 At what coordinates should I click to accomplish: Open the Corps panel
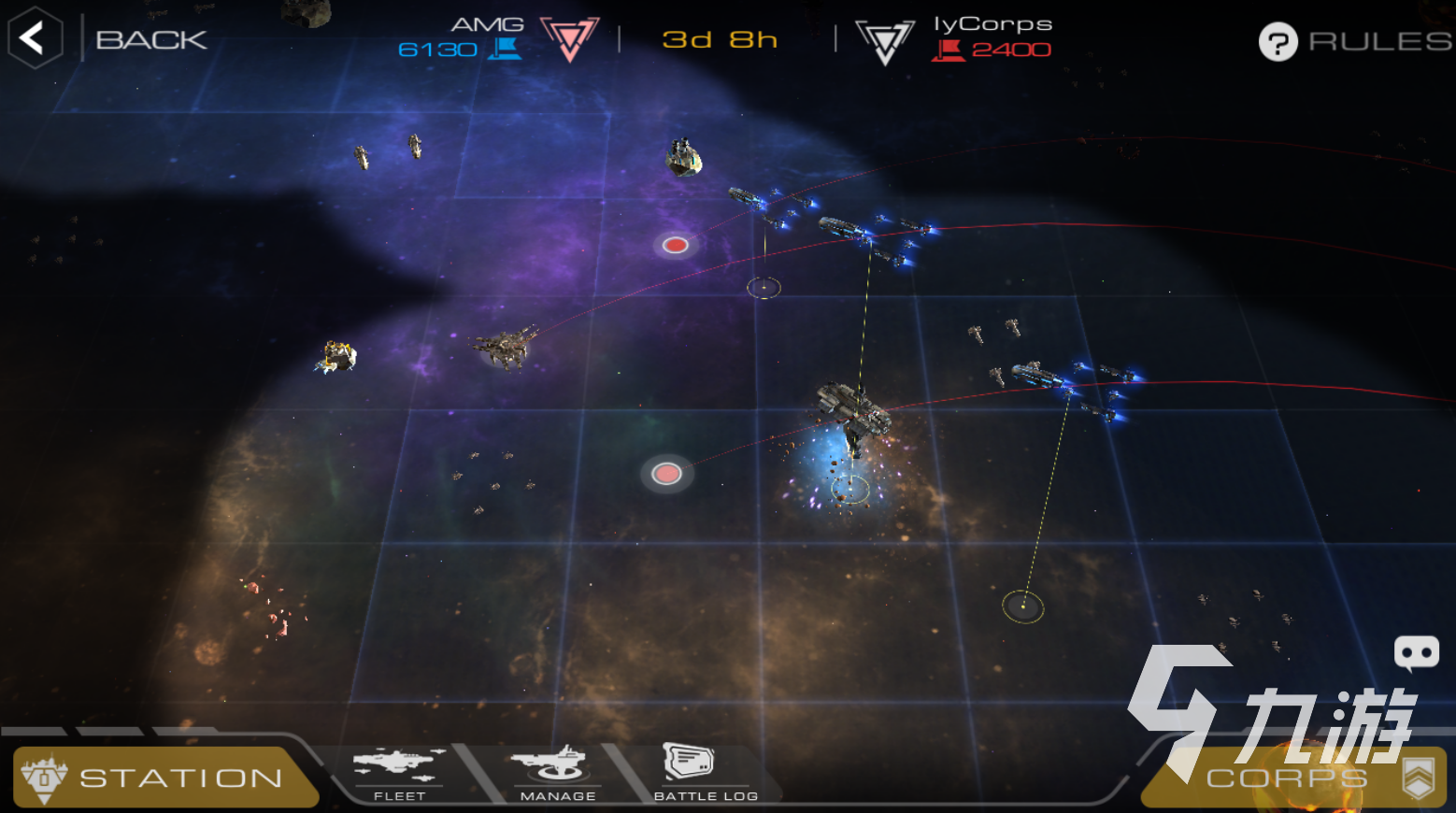pos(1295,777)
